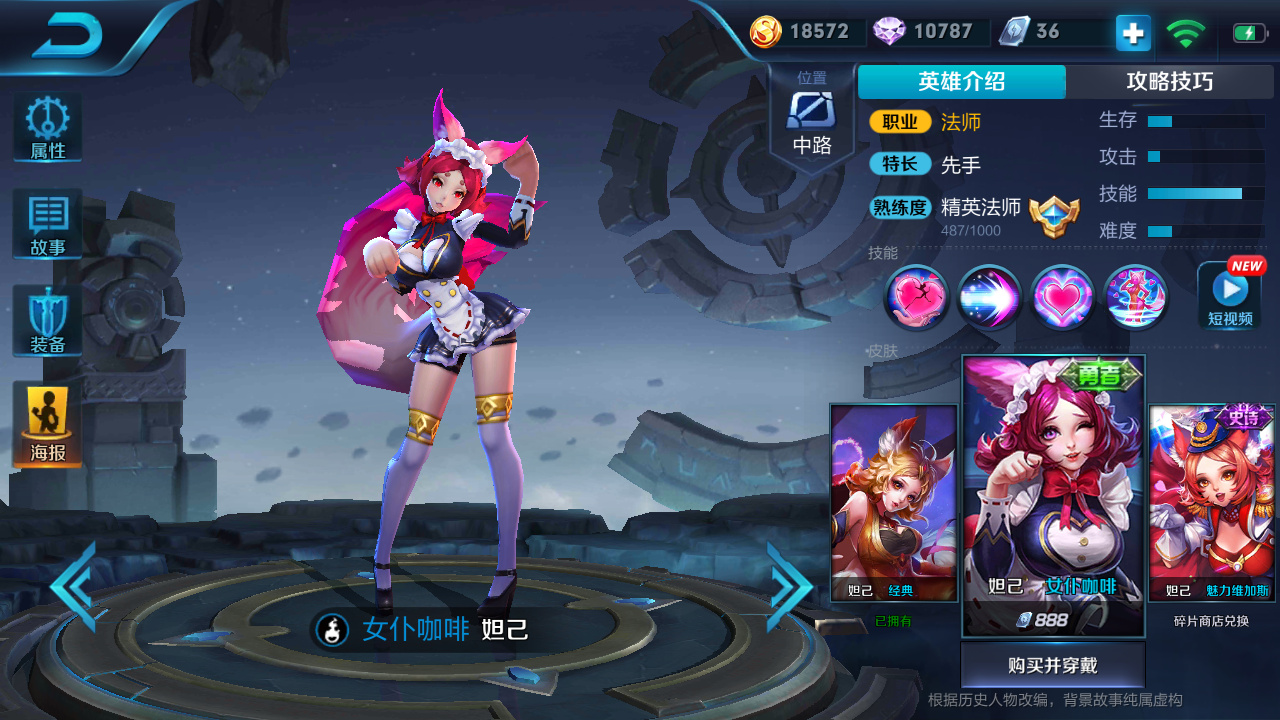1280x720 pixels.
Task: Toggle the 熟练度 proficiency badge
Action: click(x=899, y=209)
